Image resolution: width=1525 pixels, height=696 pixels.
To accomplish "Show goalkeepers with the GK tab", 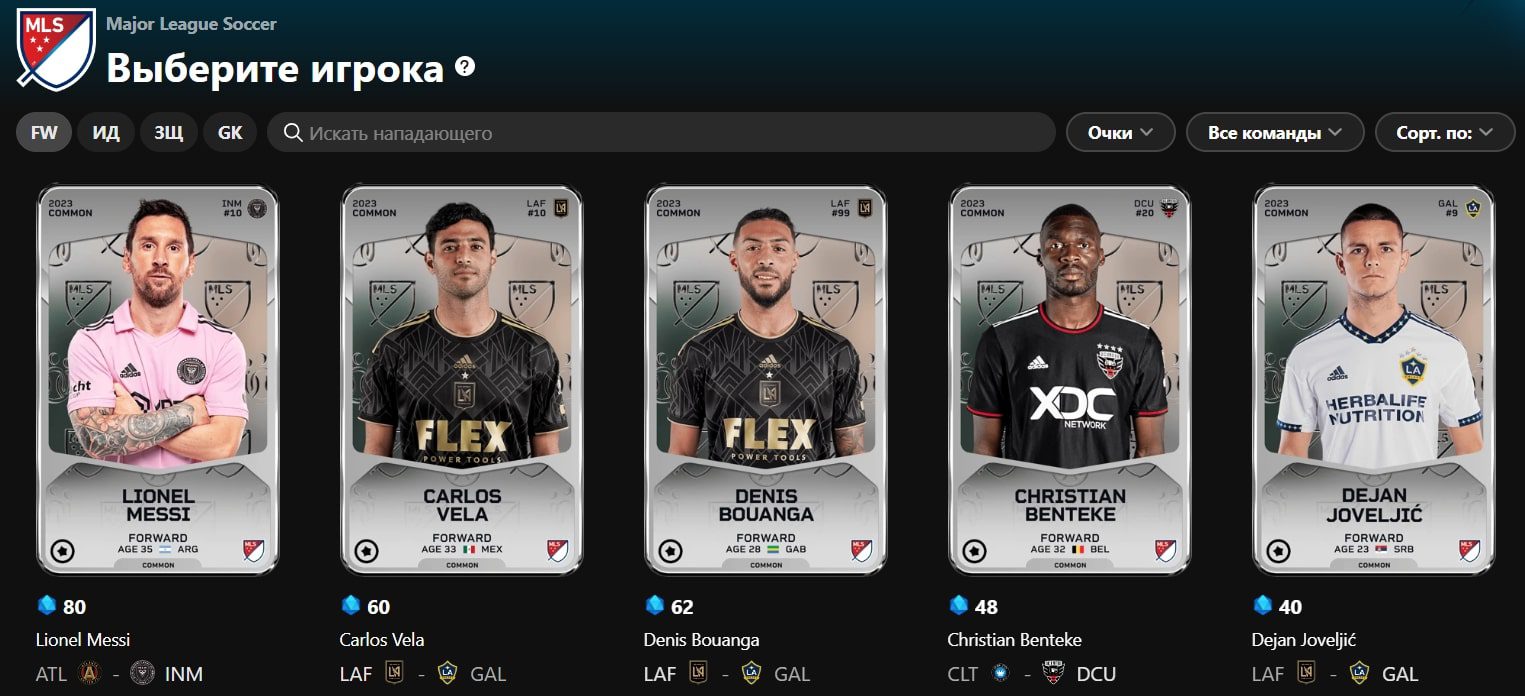I will [x=230, y=133].
